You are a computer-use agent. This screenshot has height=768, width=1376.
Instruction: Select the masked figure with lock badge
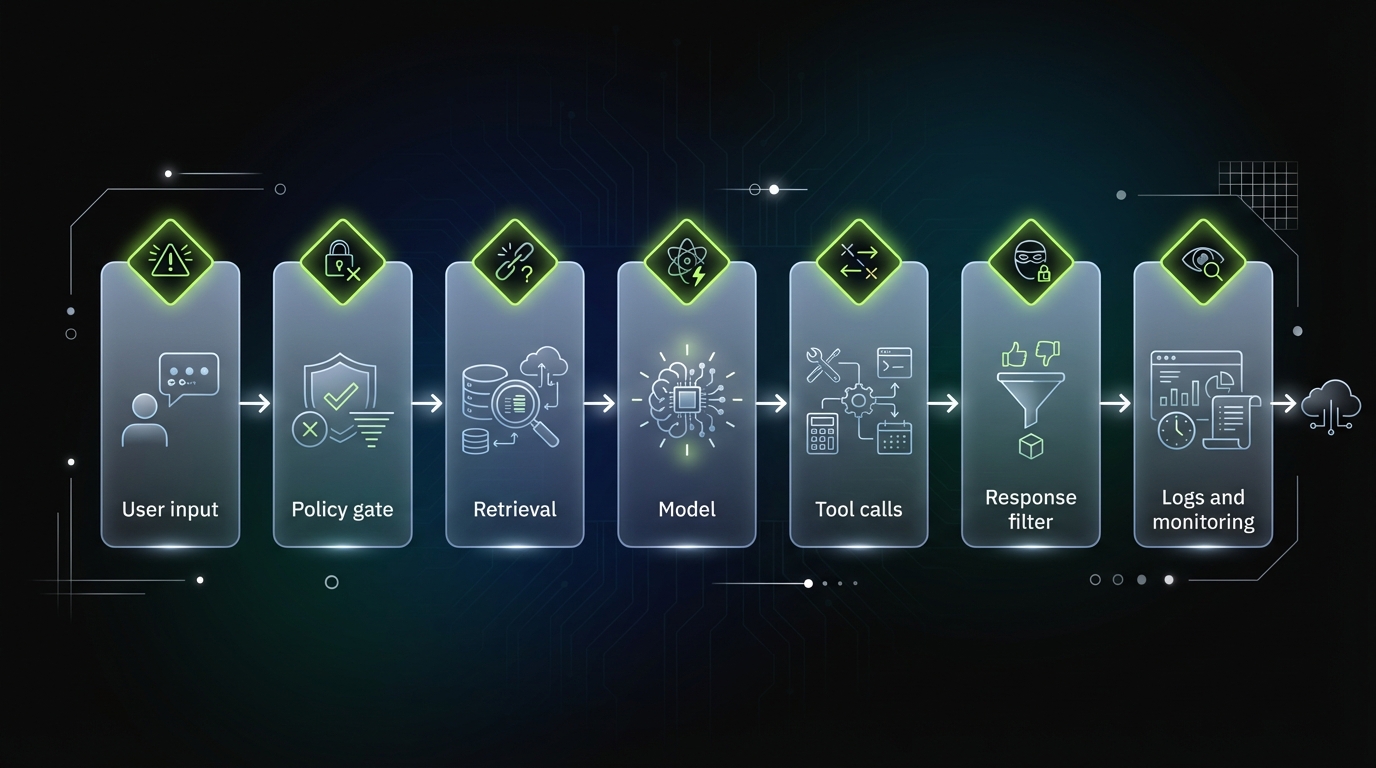(x=1030, y=262)
